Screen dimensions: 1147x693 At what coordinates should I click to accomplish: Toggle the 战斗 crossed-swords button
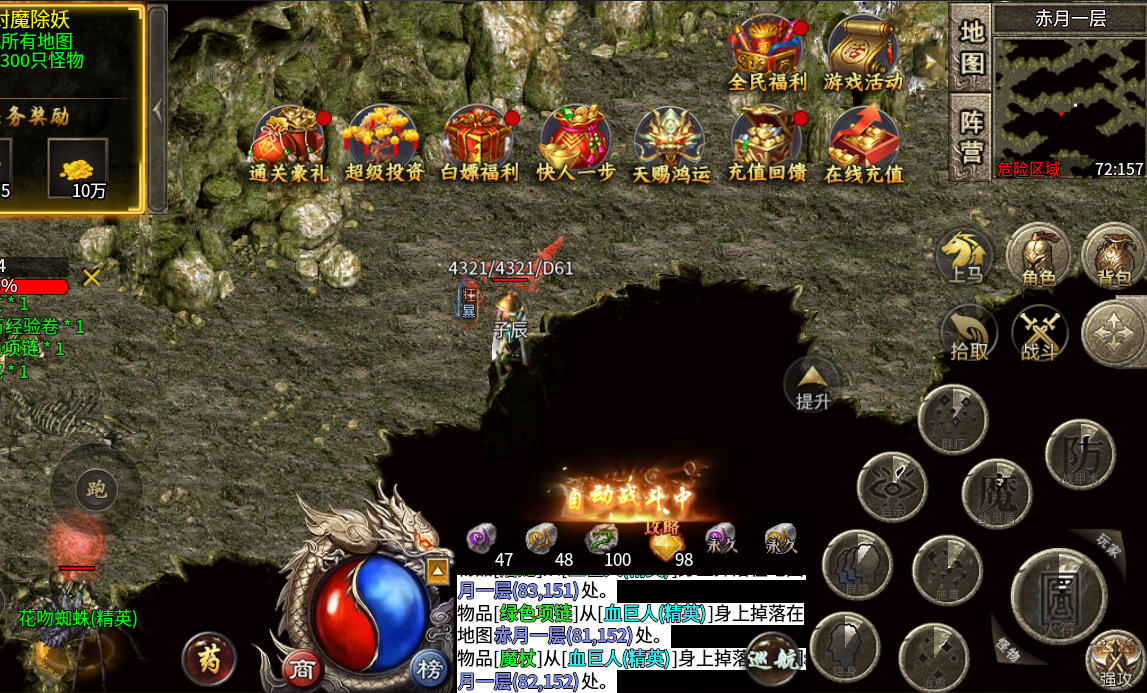(1040, 334)
